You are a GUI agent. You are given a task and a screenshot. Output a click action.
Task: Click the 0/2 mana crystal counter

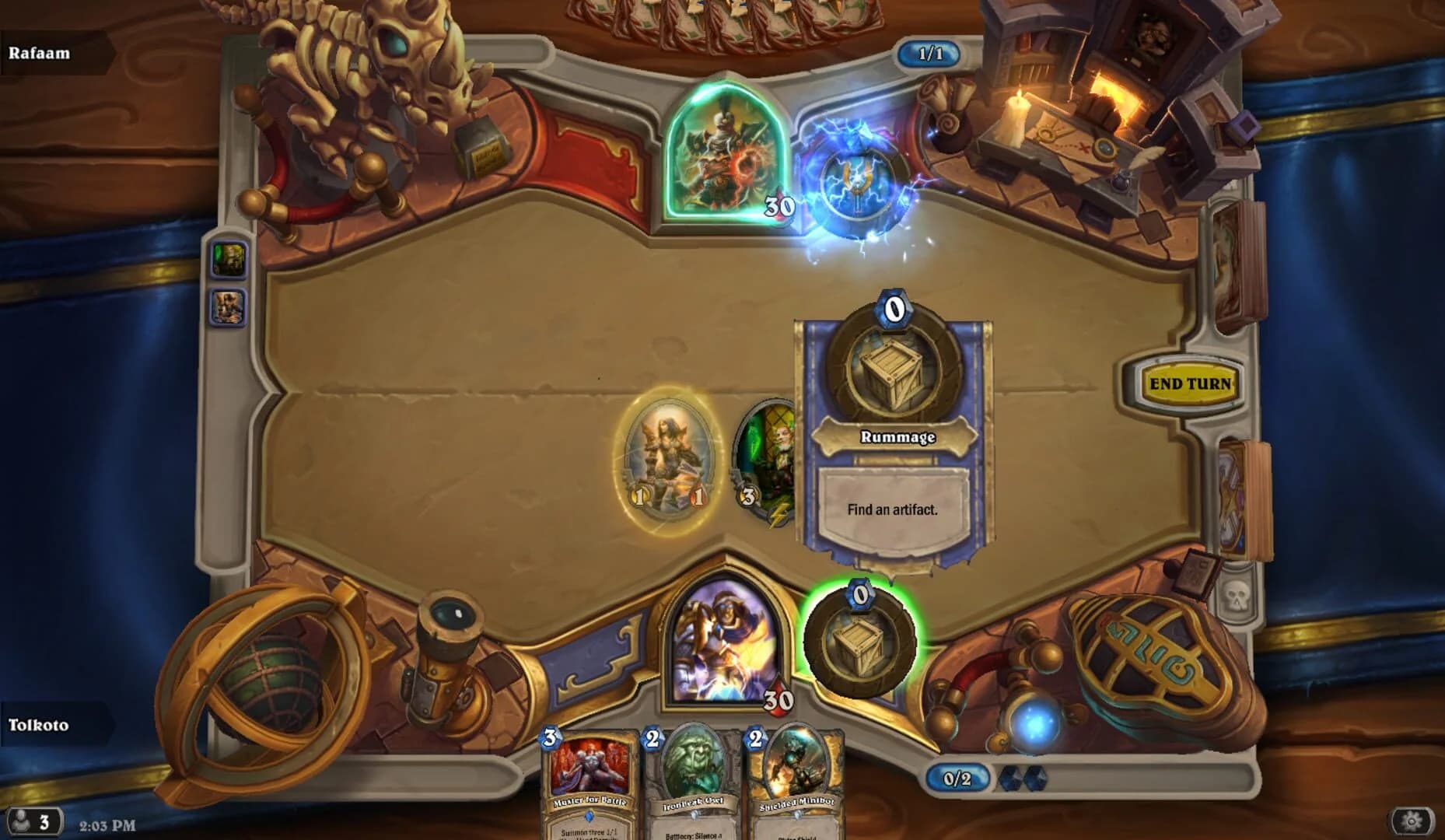tap(956, 778)
